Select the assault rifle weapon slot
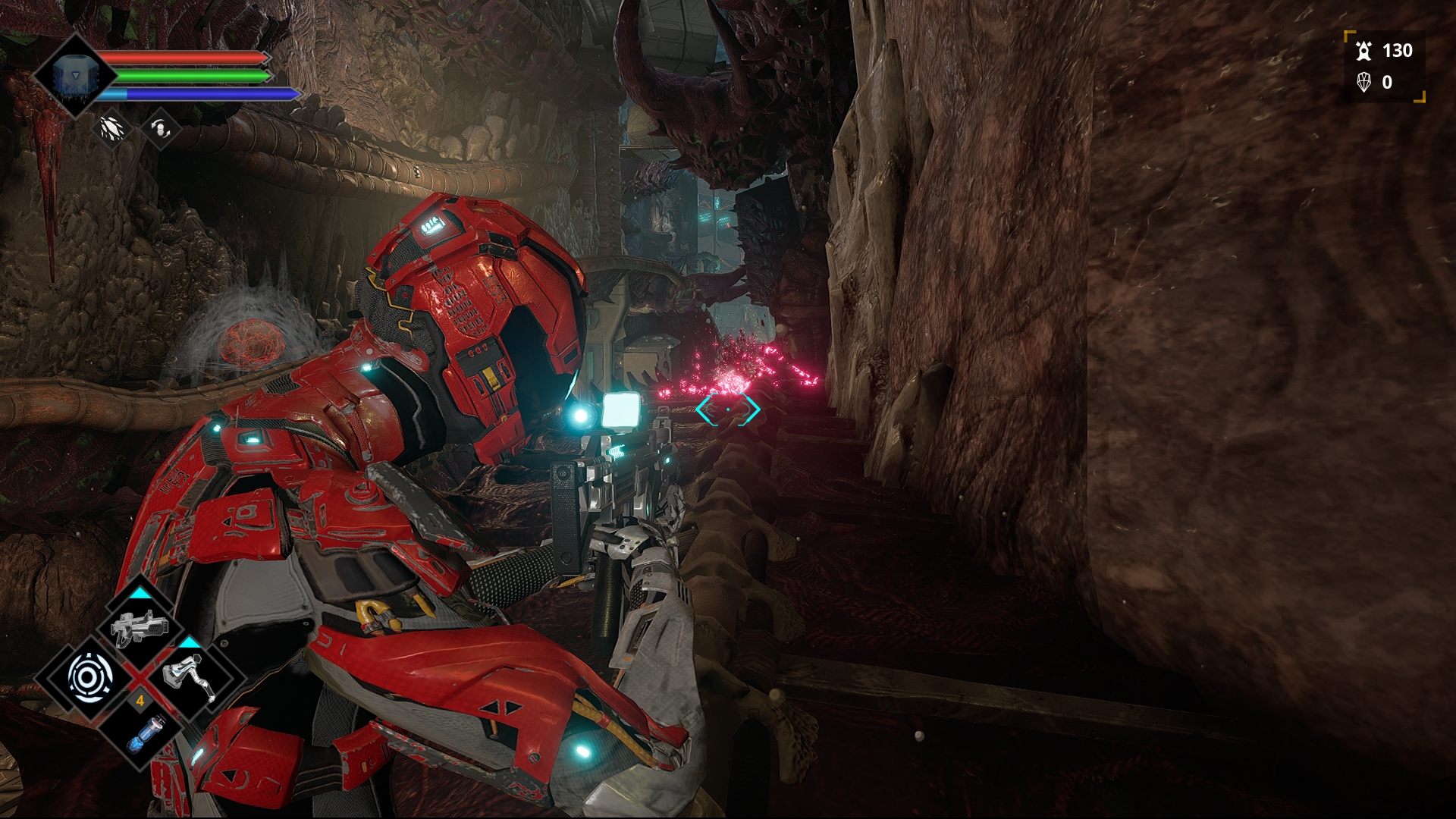Viewport: 1456px width, 819px height. point(139,629)
